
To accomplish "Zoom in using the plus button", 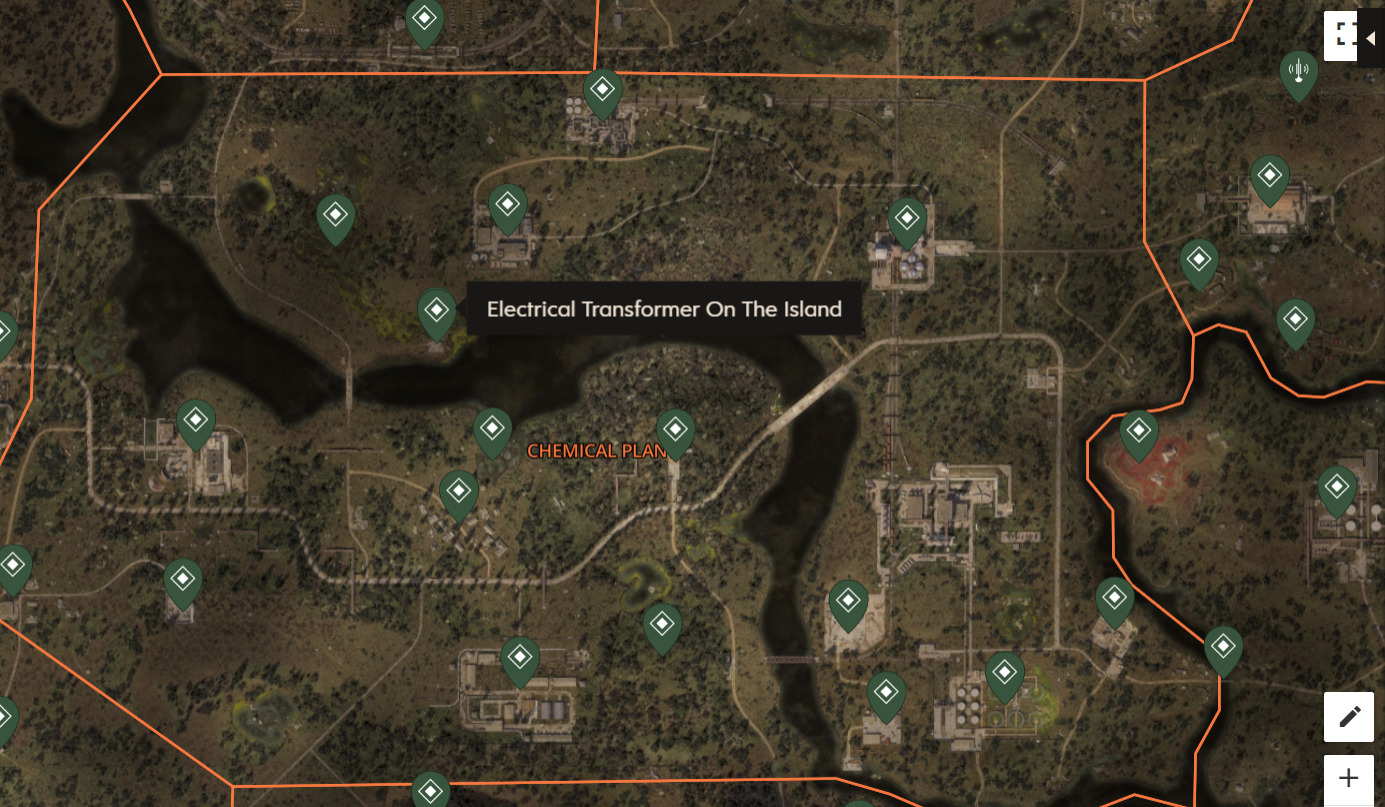I will [1349, 777].
